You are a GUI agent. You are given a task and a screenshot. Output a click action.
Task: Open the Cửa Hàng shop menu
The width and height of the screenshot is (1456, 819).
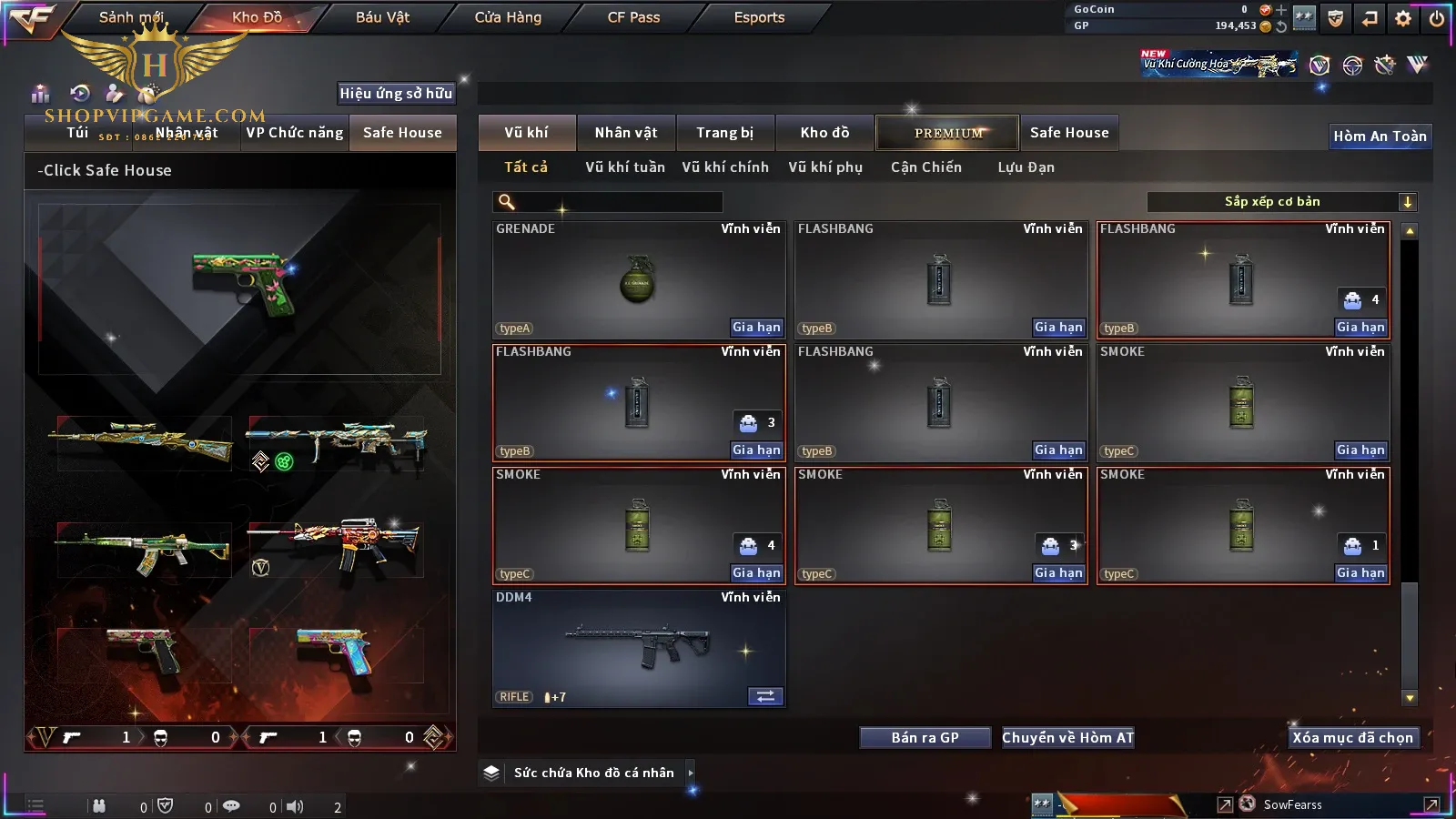click(508, 17)
